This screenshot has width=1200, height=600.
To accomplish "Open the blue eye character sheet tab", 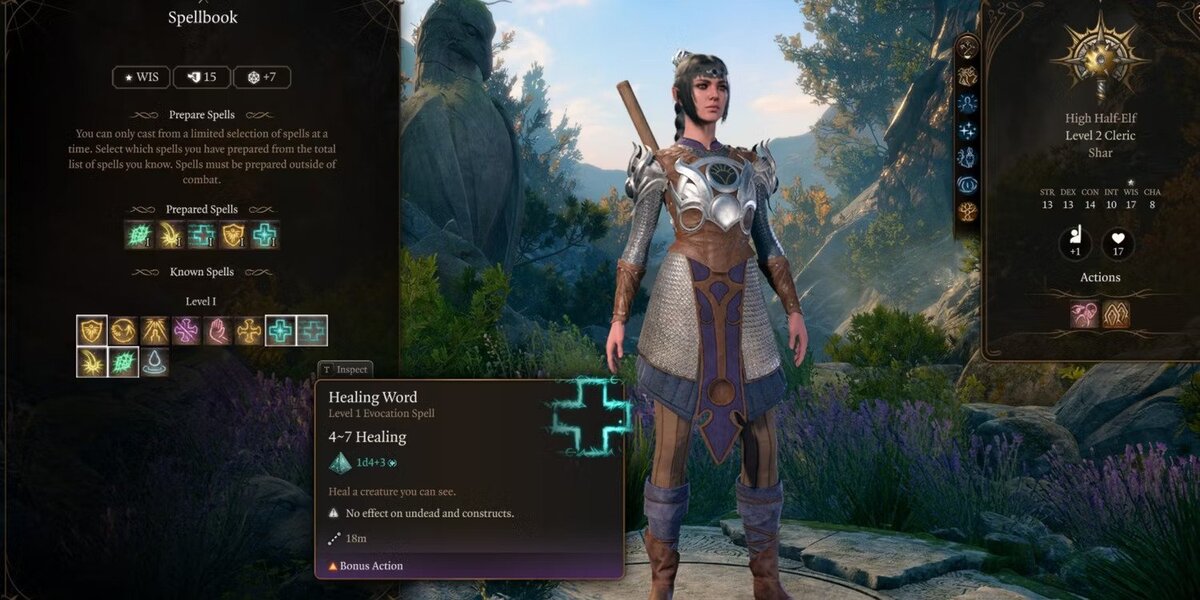I will [x=968, y=184].
